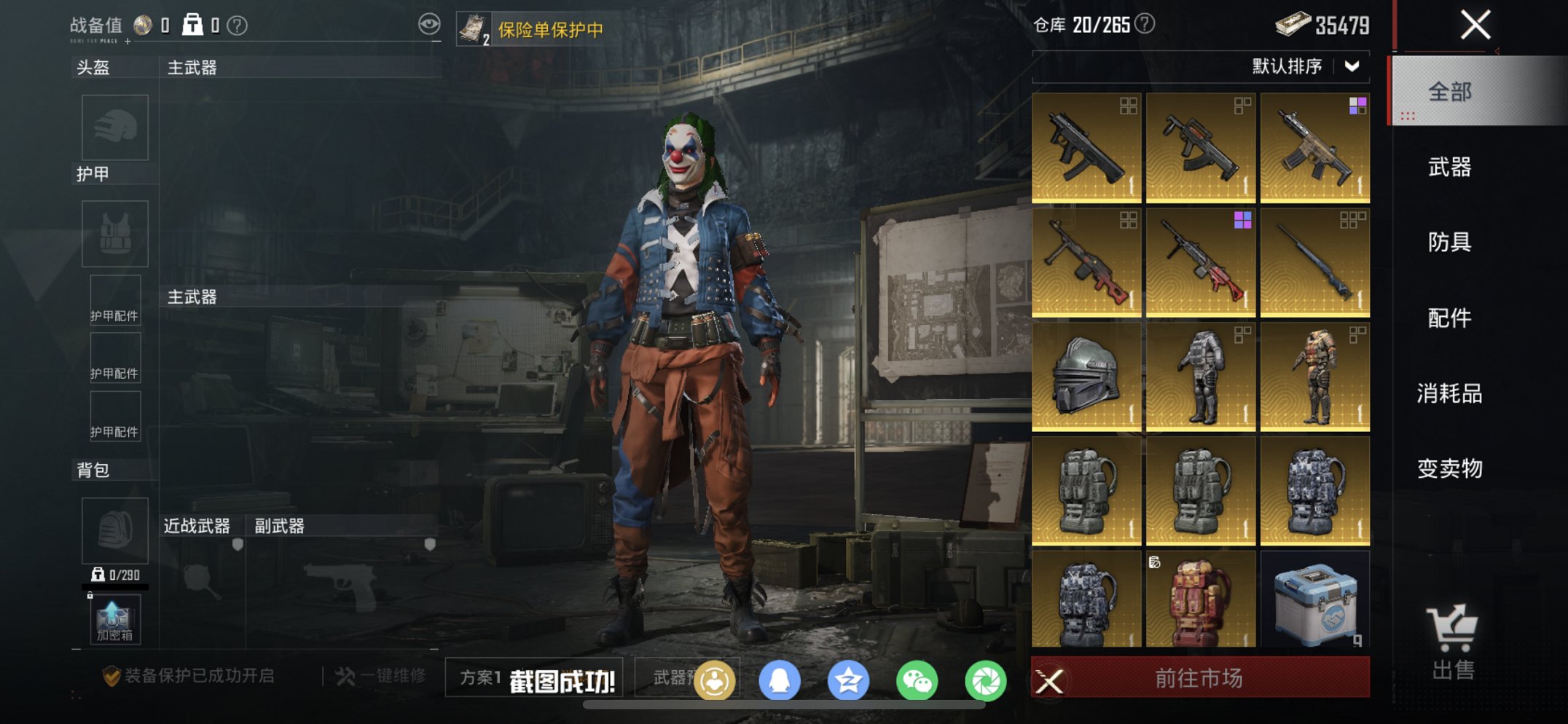Switch to the 防具 category tab
This screenshot has width=1568, height=724.
click(x=1451, y=243)
